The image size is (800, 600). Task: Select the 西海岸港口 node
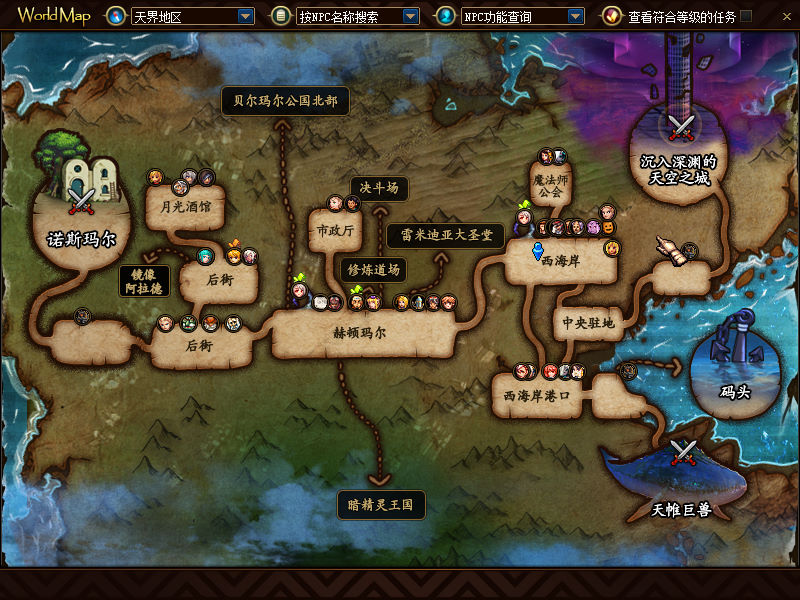[x=537, y=395]
